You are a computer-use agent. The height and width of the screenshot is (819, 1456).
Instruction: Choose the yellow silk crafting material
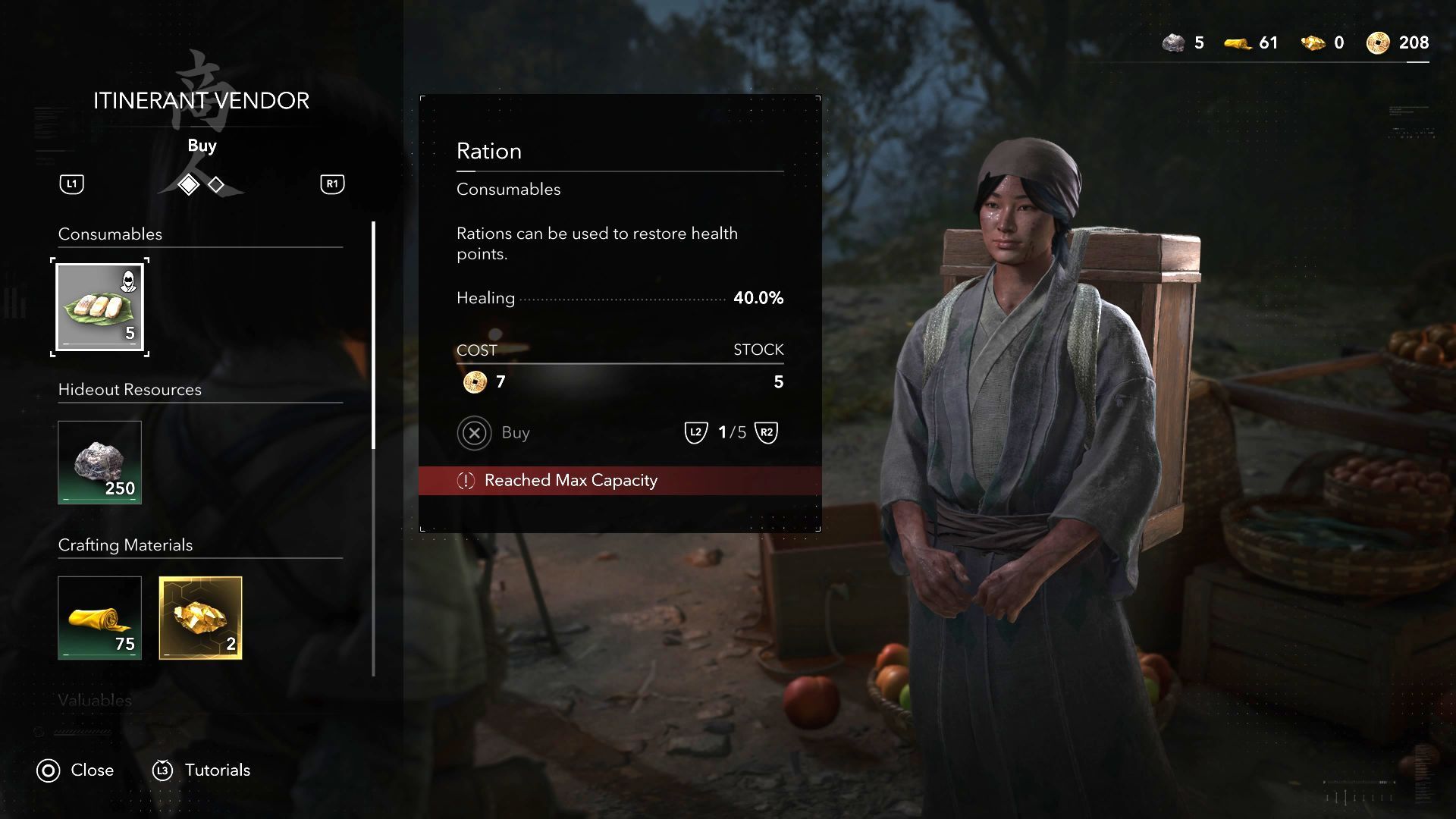pos(100,618)
